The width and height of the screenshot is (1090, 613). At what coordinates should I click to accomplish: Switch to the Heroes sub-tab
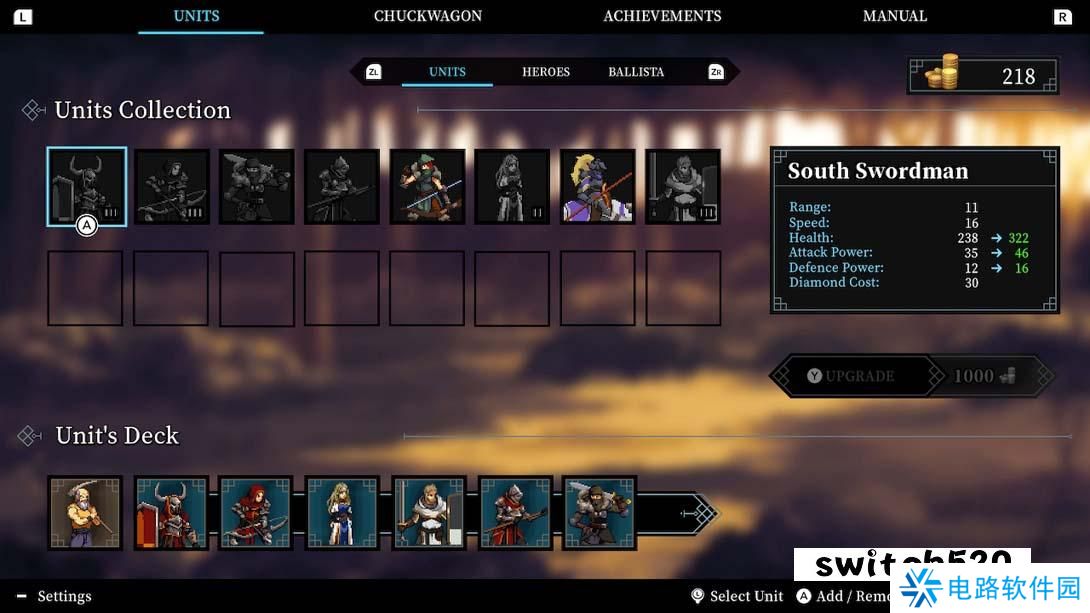pos(546,72)
